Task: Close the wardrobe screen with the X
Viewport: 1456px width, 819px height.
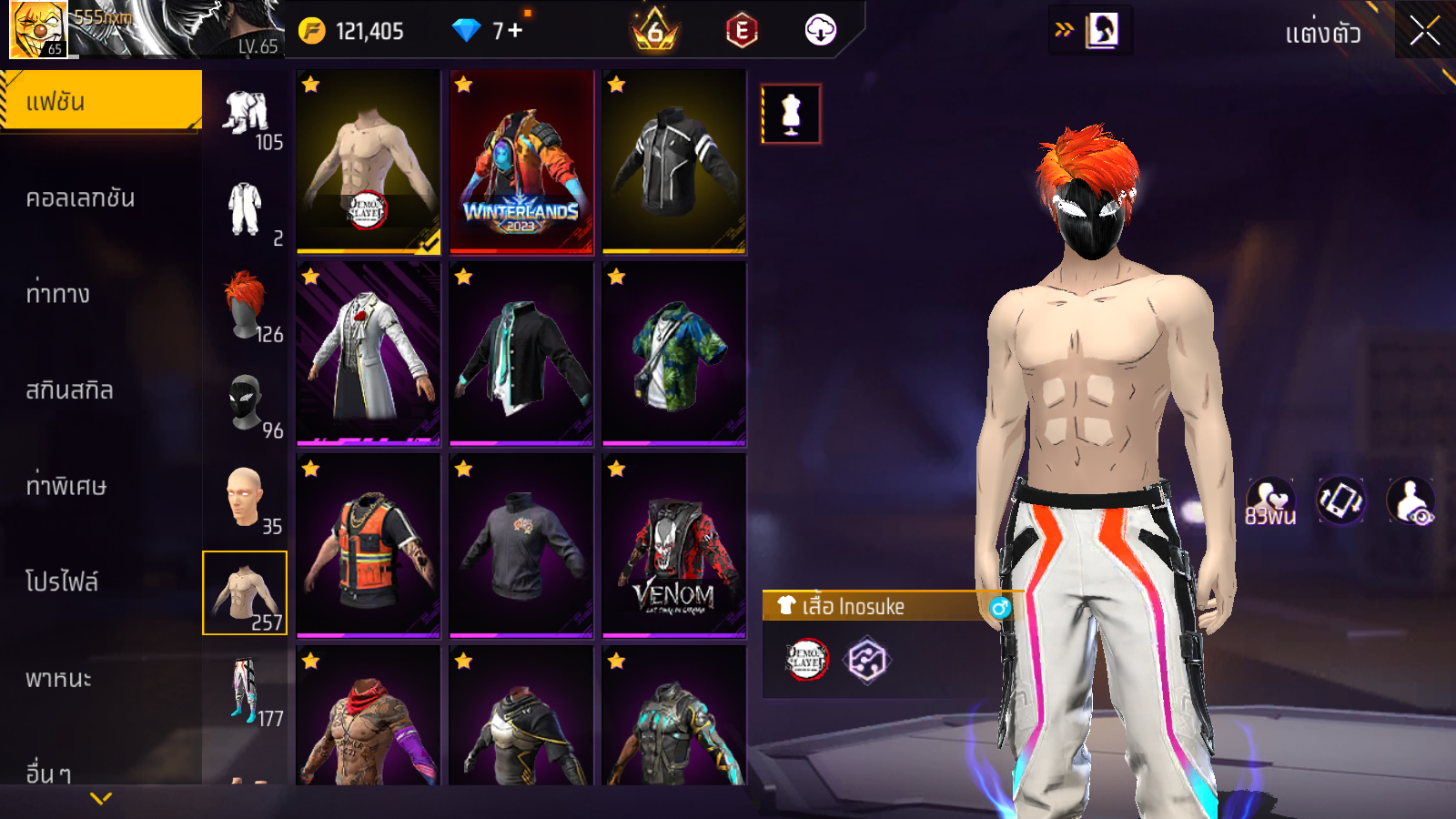Action: 1424,32
